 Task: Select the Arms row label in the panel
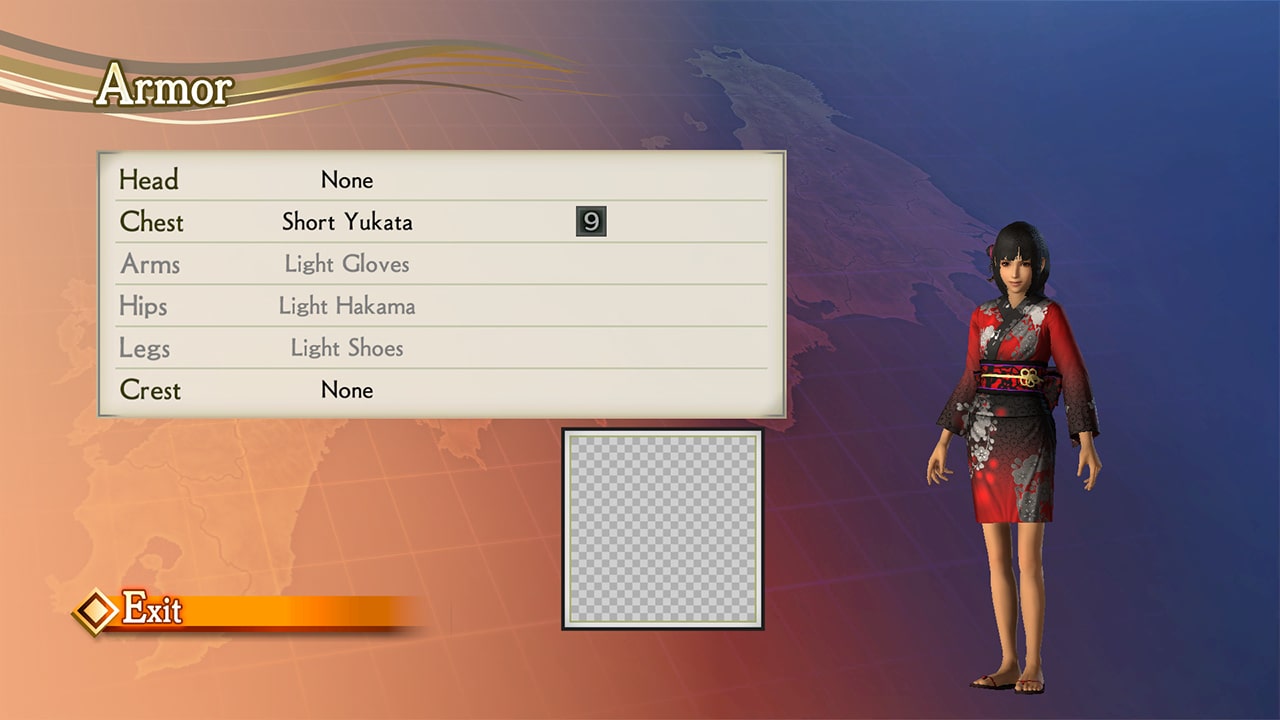[149, 264]
